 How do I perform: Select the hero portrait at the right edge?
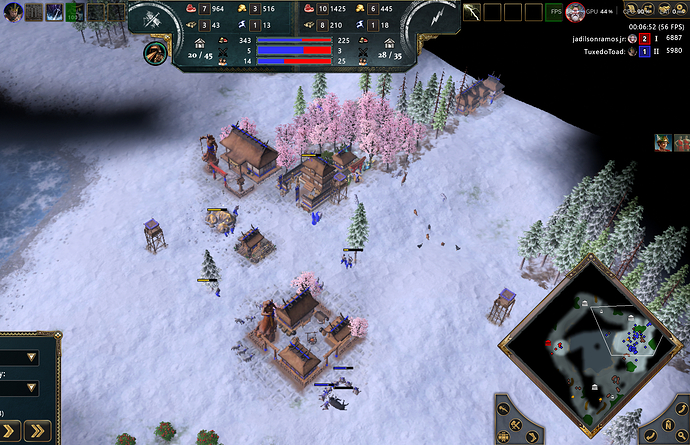[x=663, y=143]
